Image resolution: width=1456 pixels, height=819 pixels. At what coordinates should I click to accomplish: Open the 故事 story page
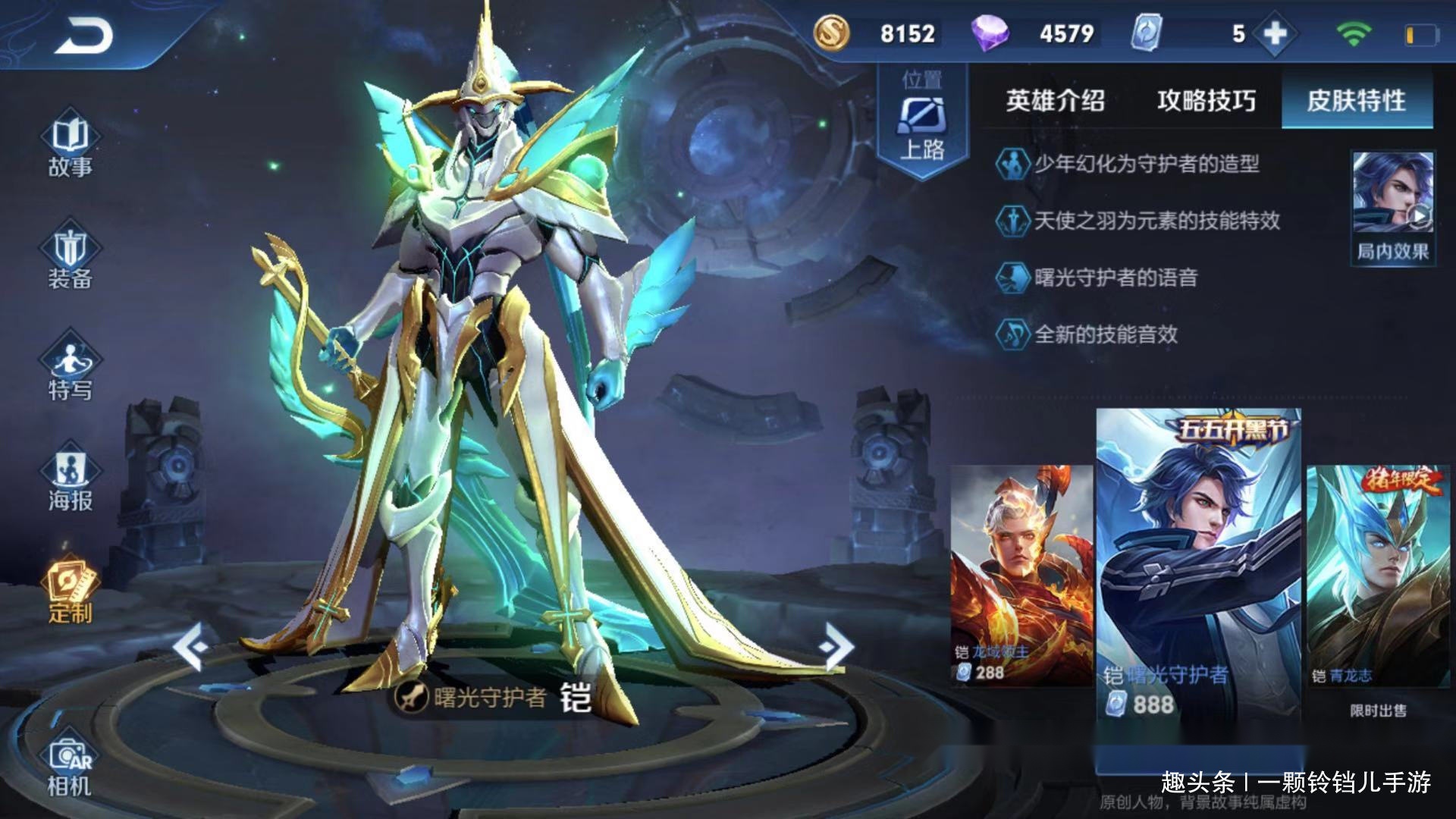(70, 146)
